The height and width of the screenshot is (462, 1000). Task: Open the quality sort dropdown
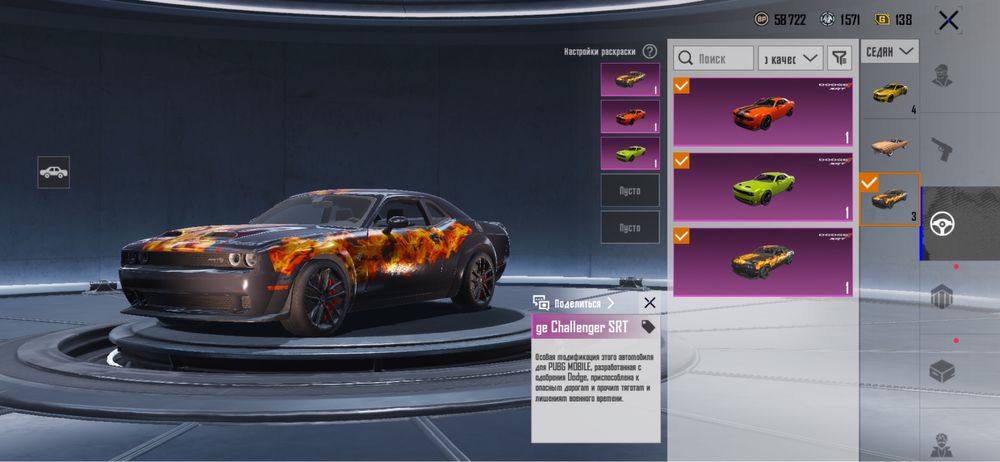[790, 59]
